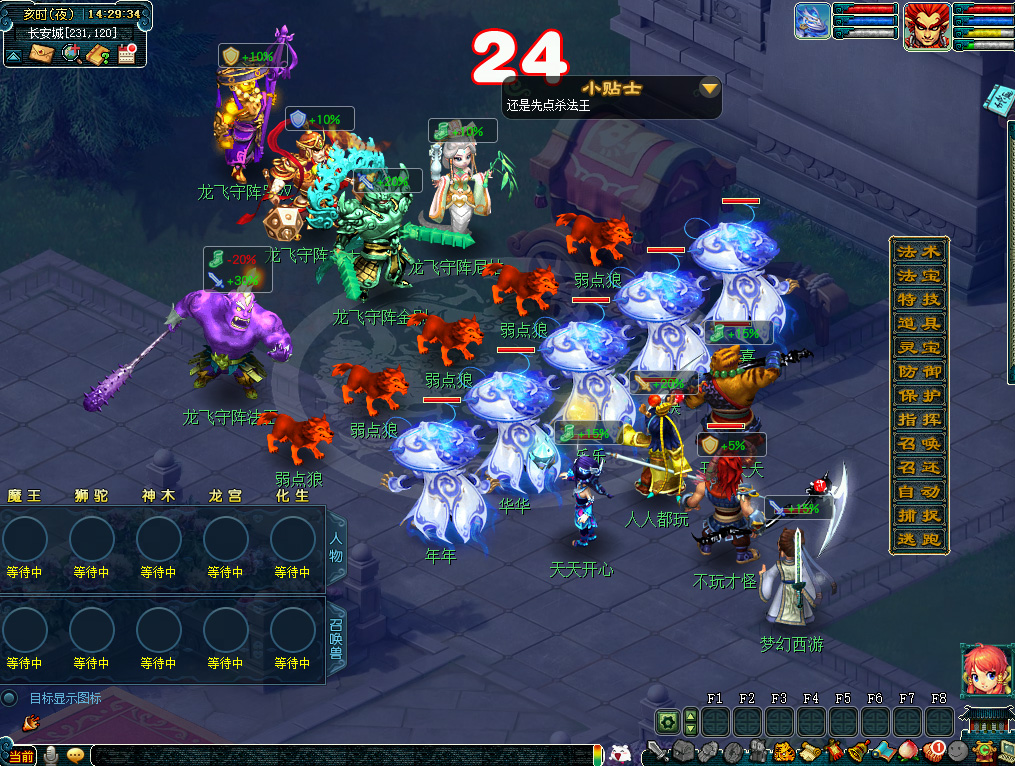Open the mail envelope icon
Viewport: 1015px width, 766px height.
coord(41,53)
